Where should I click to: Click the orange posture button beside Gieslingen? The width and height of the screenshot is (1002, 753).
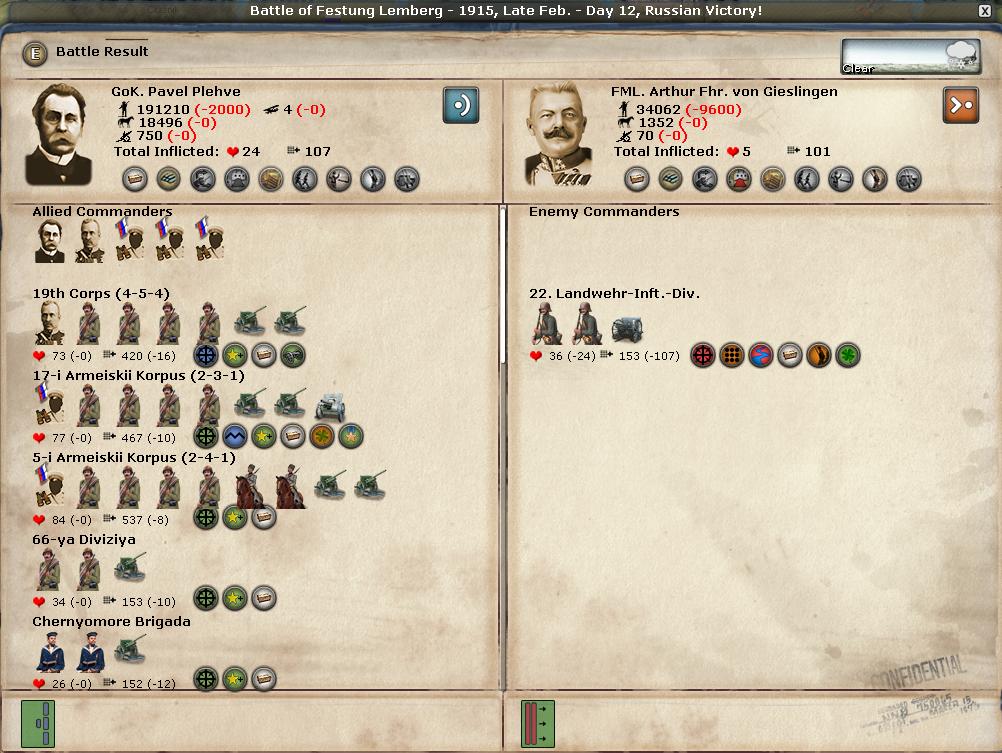point(960,105)
